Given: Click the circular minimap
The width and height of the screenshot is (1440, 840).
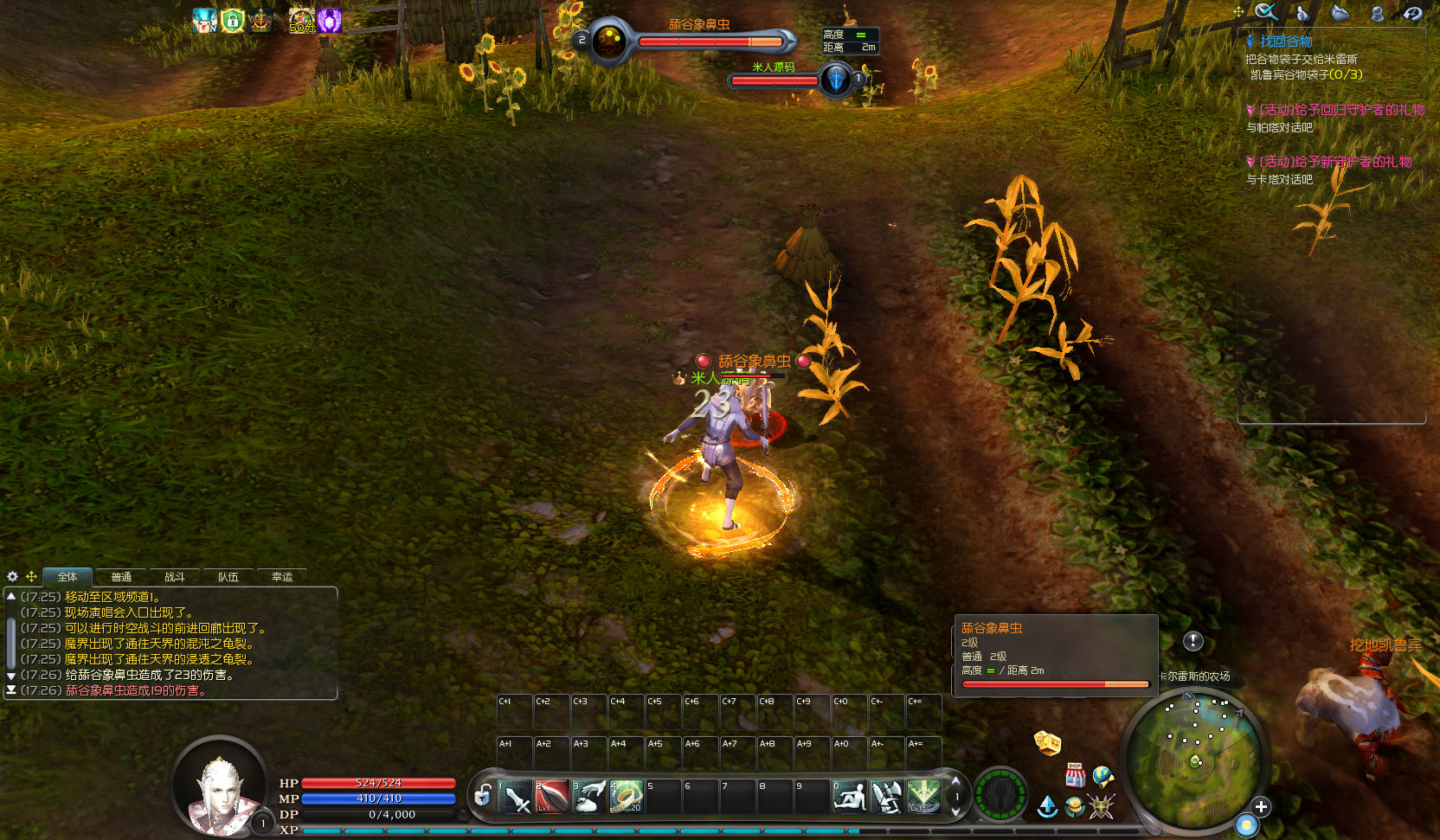Looking at the screenshot, I should tap(1196, 761).
